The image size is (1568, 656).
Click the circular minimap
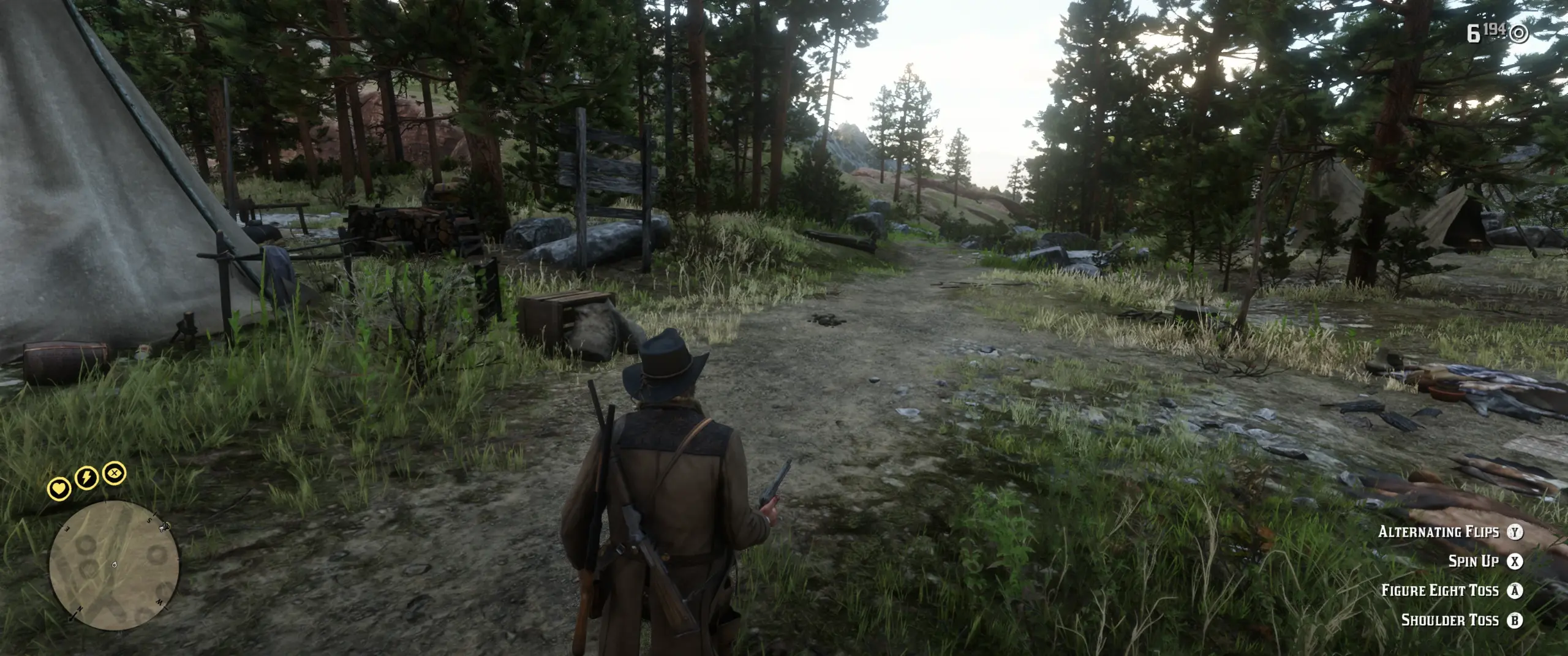(115, 565)
